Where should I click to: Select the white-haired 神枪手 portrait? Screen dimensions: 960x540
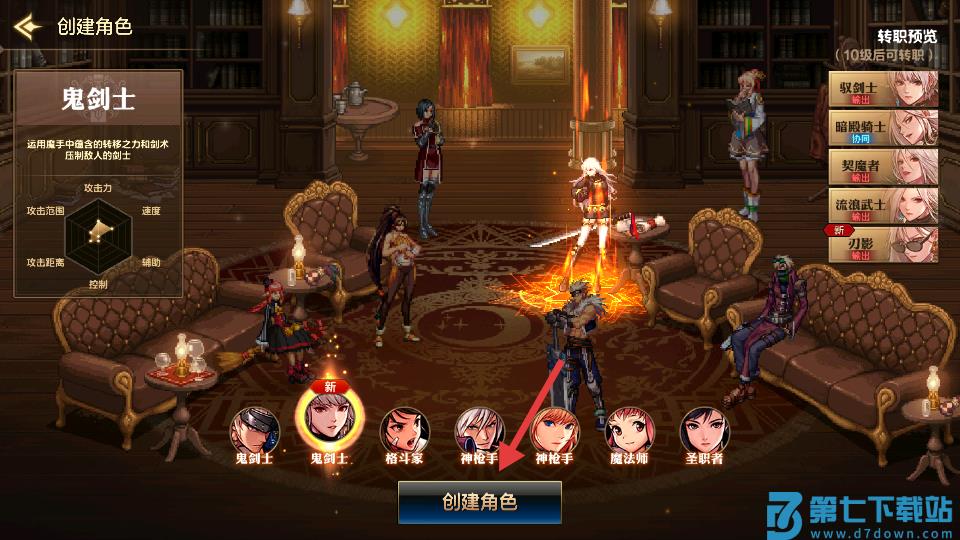pyautogui.click(x=479, y=429)
